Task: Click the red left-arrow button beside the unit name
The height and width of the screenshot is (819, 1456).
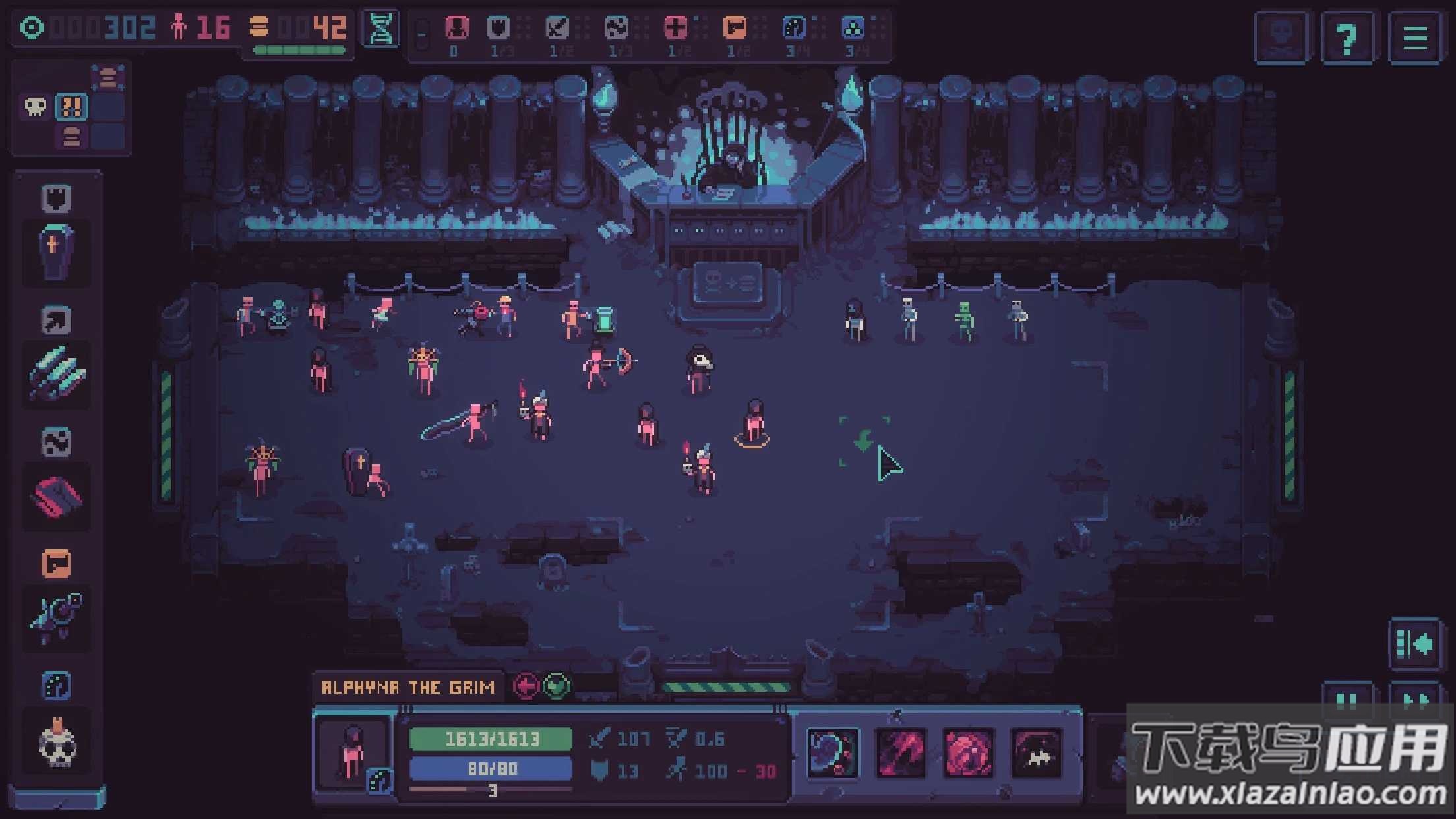Action: coord(526,686)
